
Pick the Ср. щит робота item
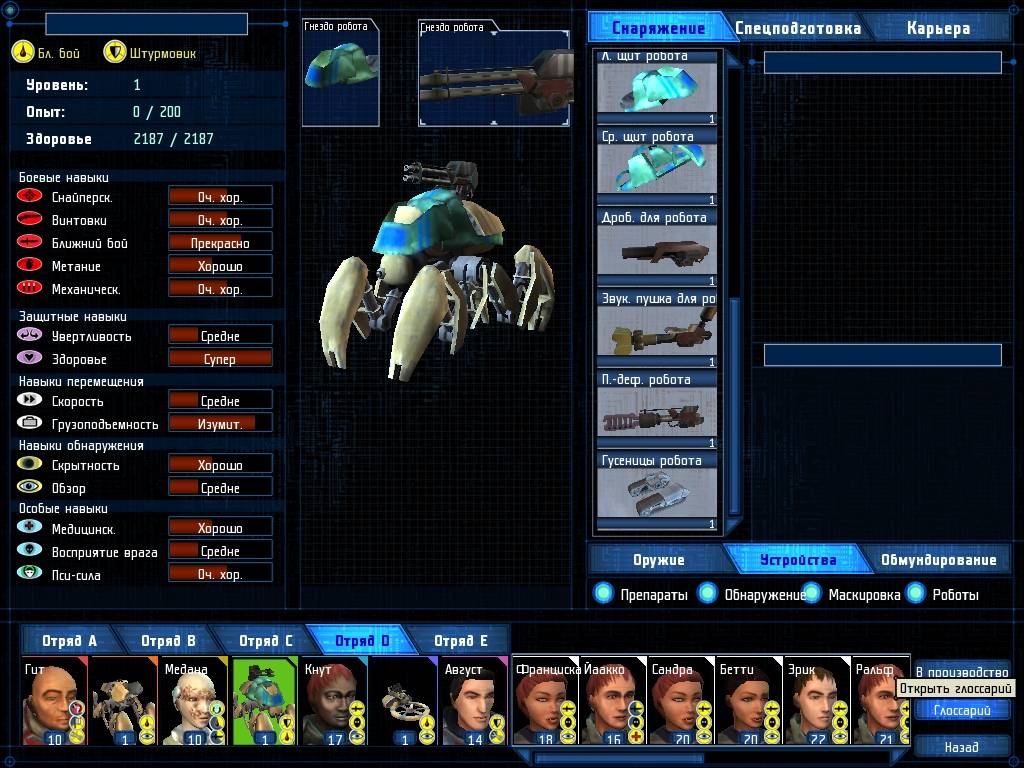[657, 167]
